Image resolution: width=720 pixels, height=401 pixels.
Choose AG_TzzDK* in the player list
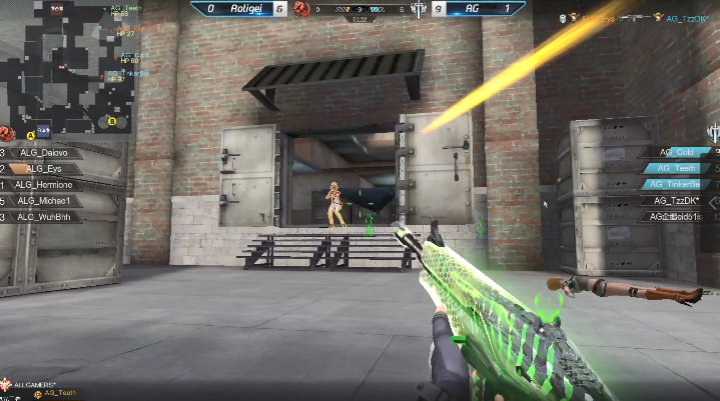(678, 200)
